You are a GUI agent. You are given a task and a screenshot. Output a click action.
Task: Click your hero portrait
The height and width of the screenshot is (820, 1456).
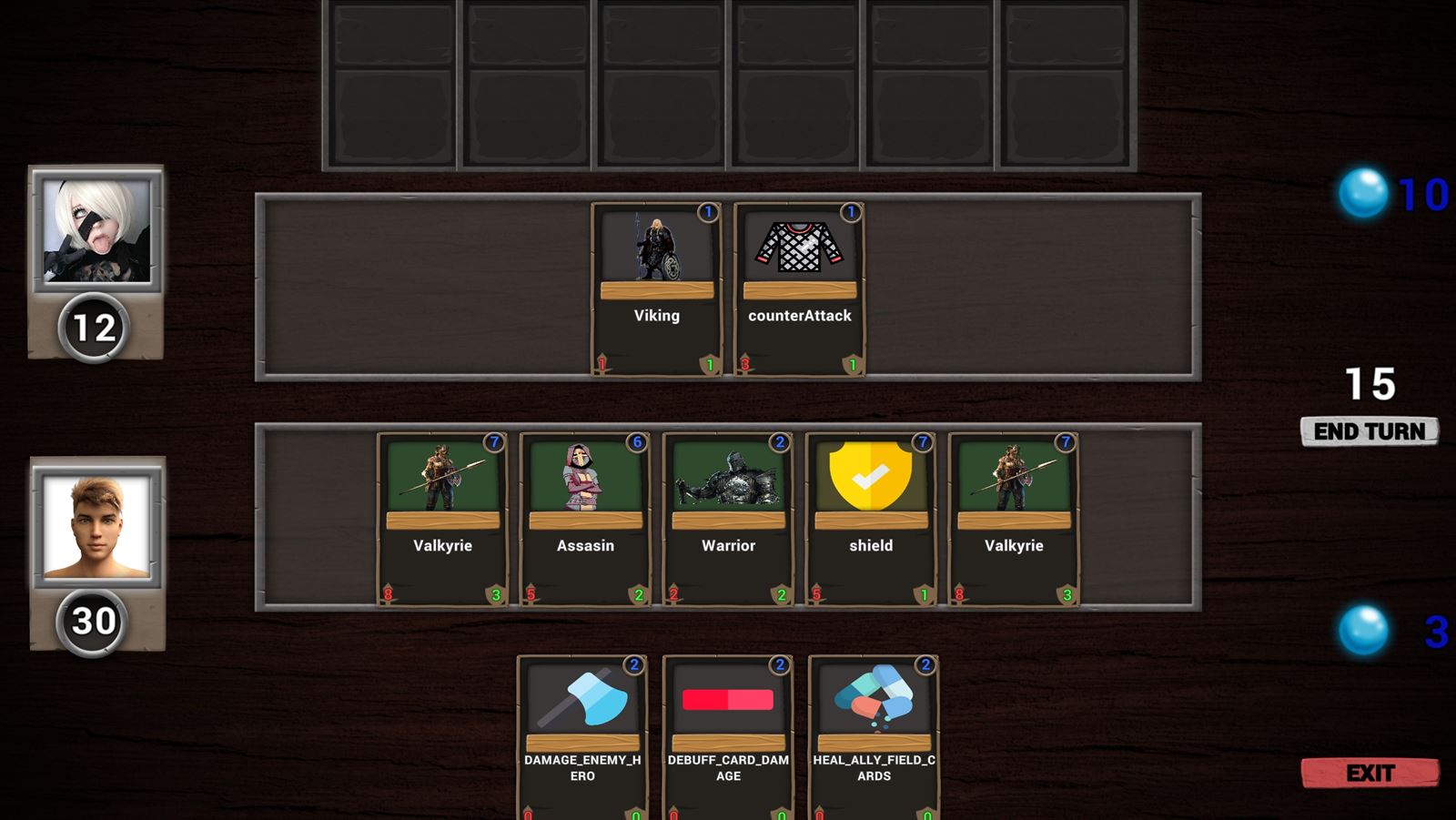click(97, 525)
